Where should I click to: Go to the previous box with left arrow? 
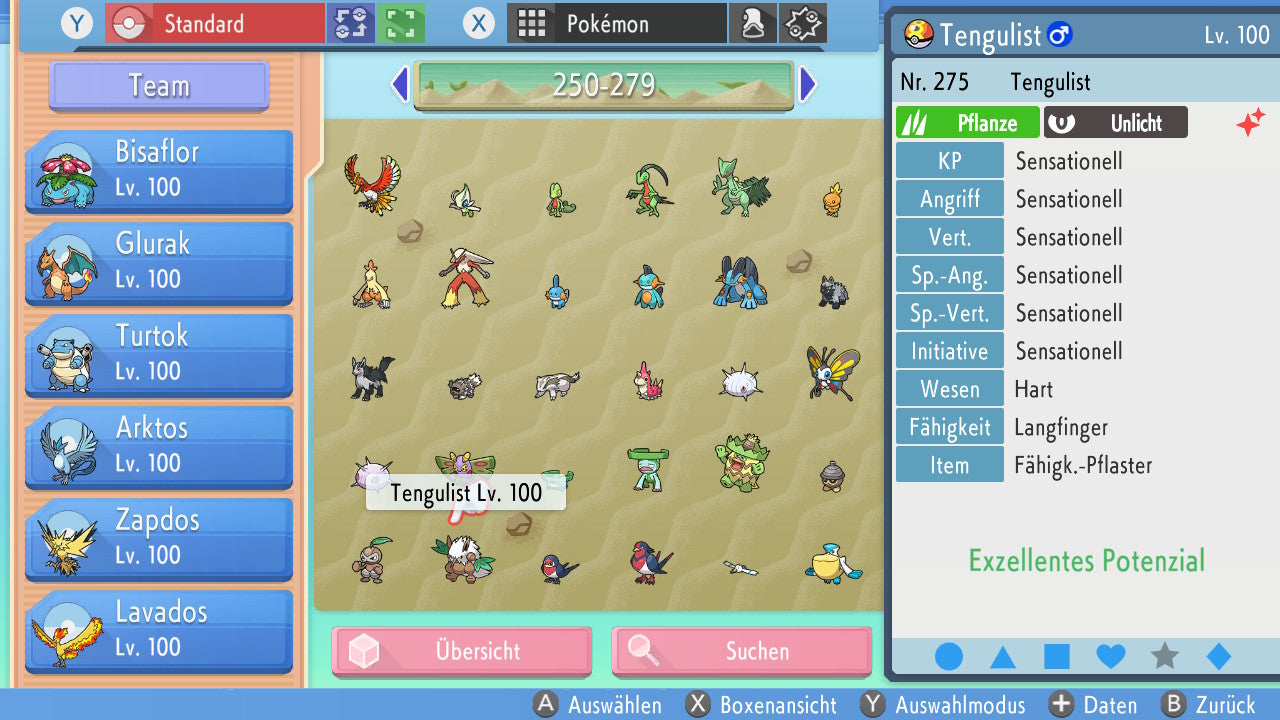coord(400,85)
